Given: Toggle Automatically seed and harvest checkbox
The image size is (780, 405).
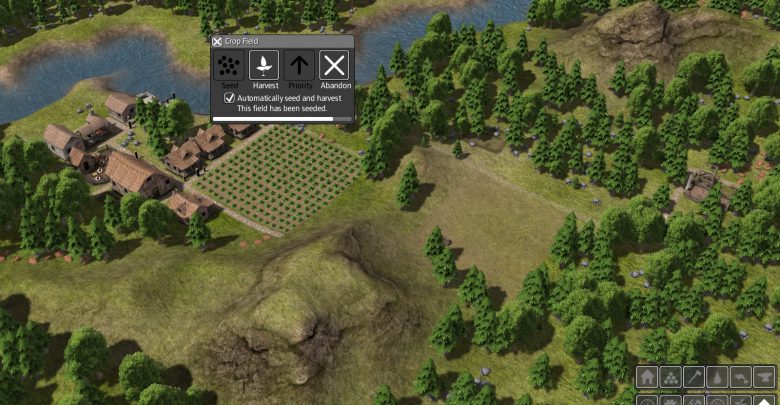Looking at the screenshot, I should [x=229, y=98].
